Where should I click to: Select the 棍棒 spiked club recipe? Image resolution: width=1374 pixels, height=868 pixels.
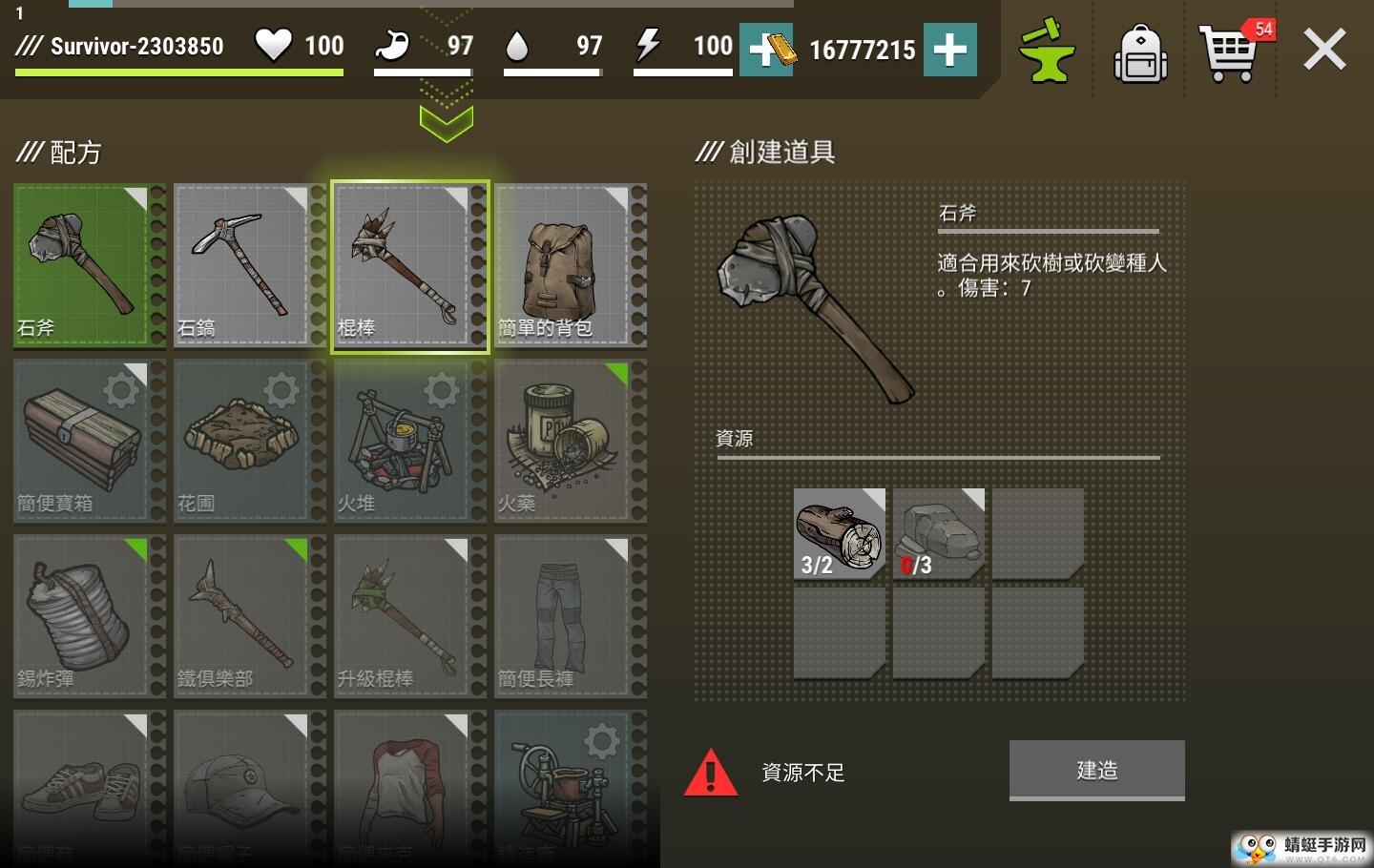(404, 264)
